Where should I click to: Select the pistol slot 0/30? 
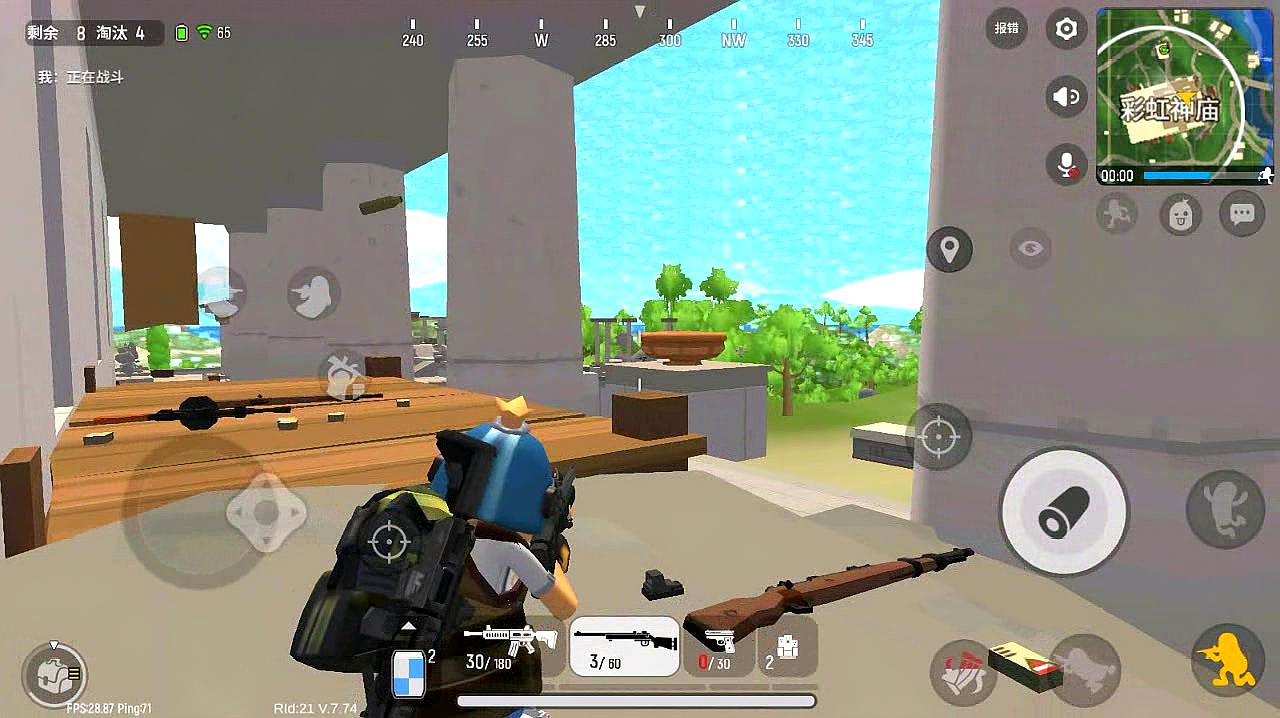718,646
